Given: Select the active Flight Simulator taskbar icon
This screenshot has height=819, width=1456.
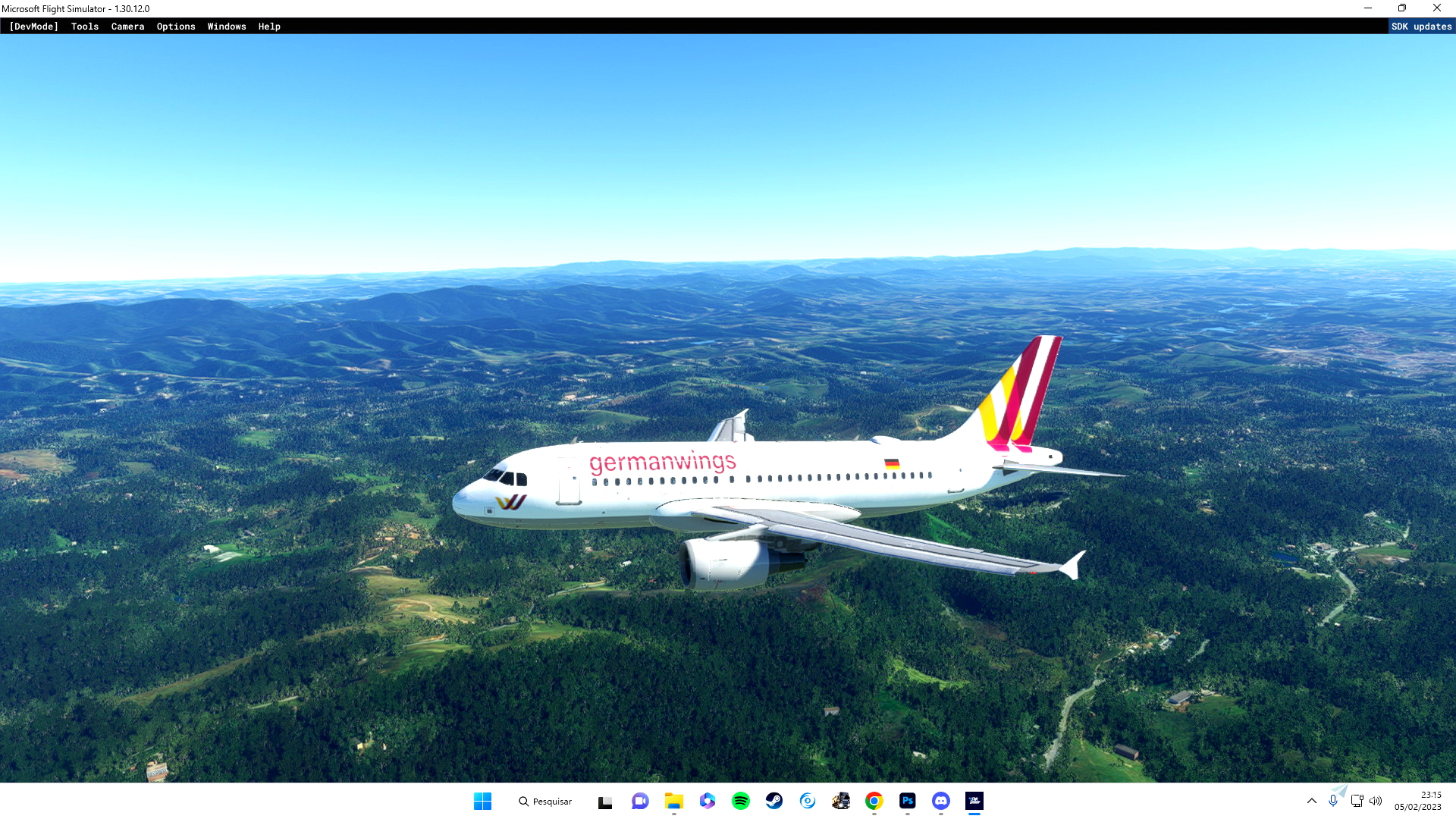Looking at the screenshot, I should (974, 801).
